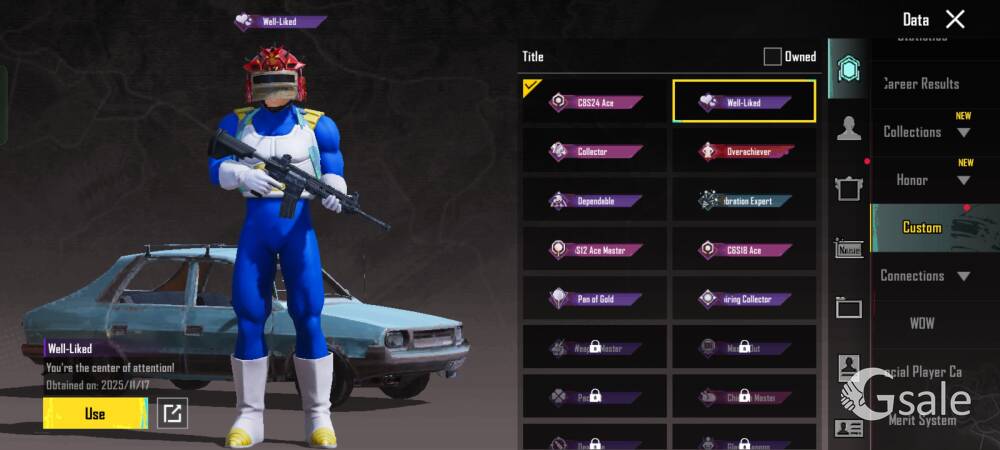1000x450 pixels.
Task: Pick the Pen of Gold title
Action: coord(595,299)
